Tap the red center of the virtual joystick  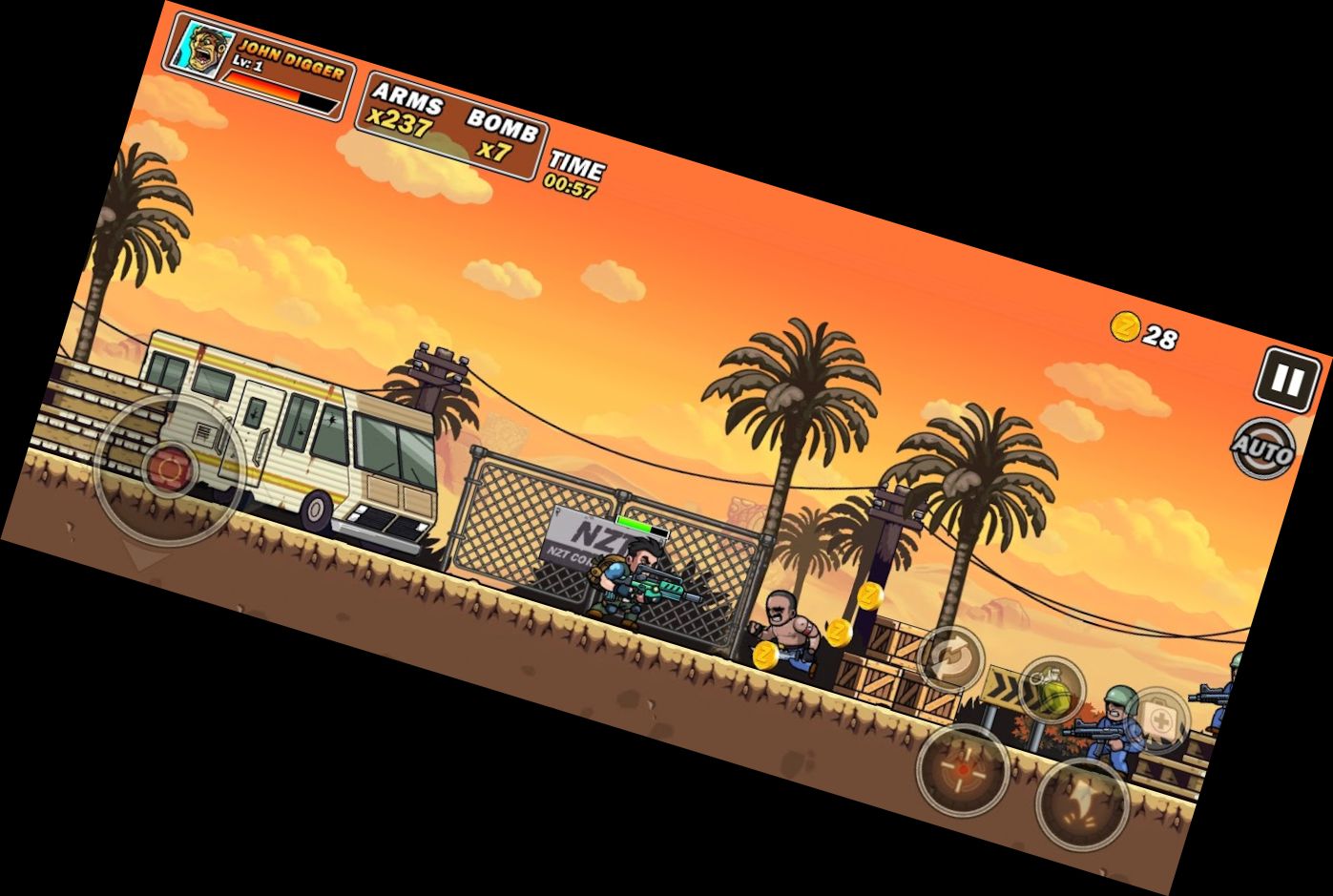(x=172, y=468)
